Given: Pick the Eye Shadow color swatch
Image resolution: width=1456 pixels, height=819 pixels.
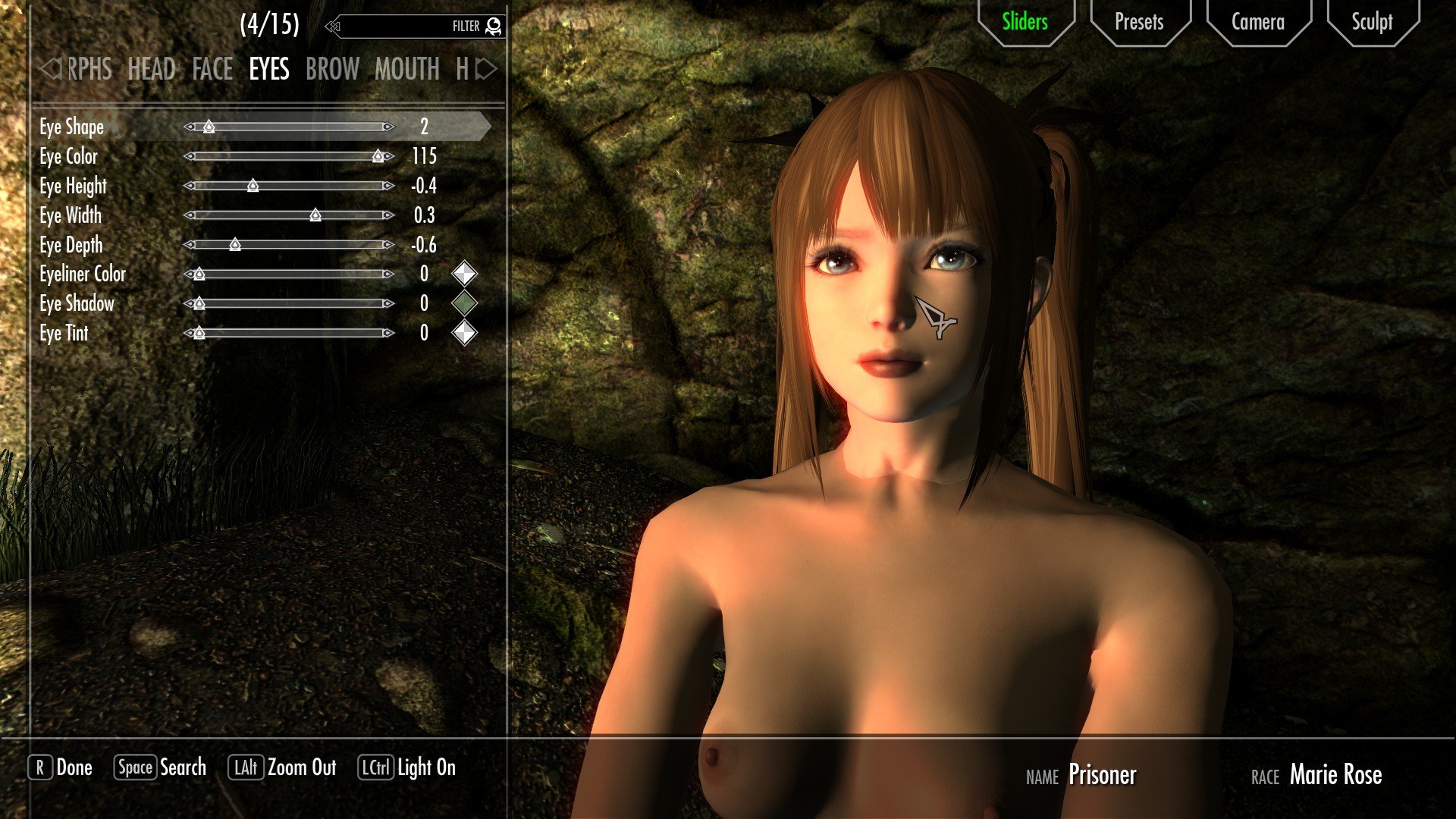Looking at the screenshot, I should click(x=464, y=303).
